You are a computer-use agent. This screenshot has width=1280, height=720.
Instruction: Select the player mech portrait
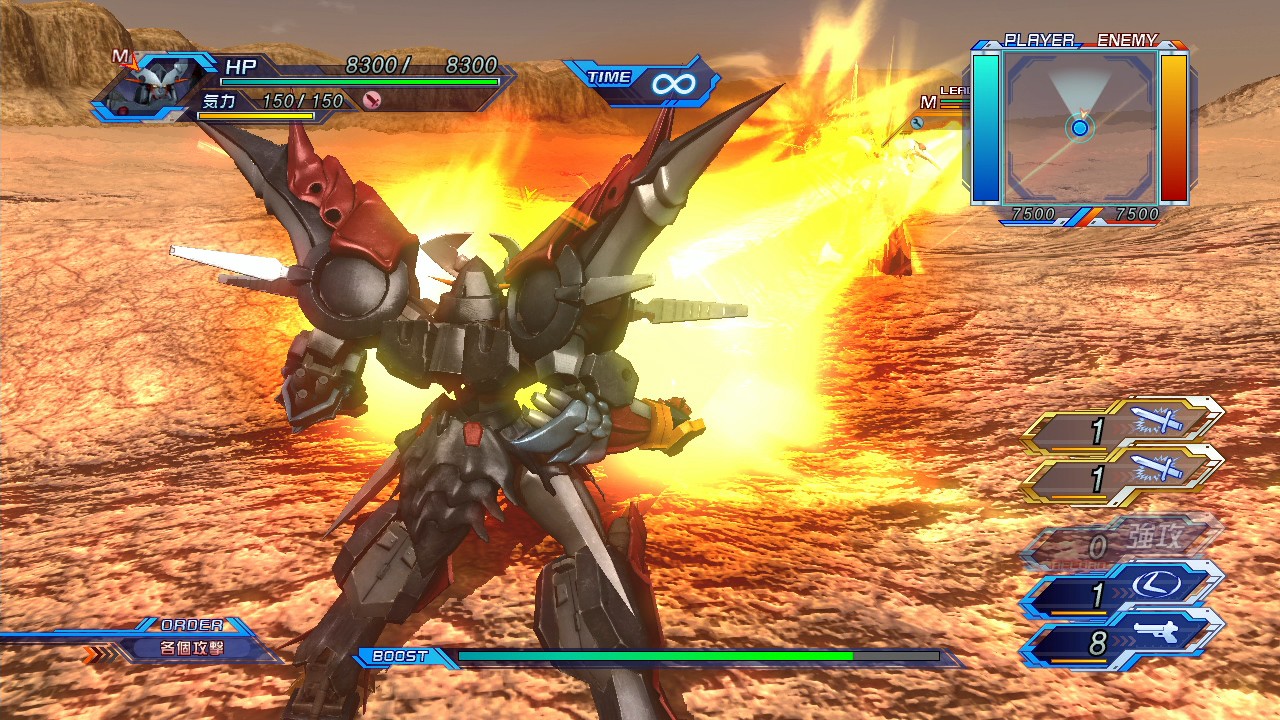(x=150, y=86)
